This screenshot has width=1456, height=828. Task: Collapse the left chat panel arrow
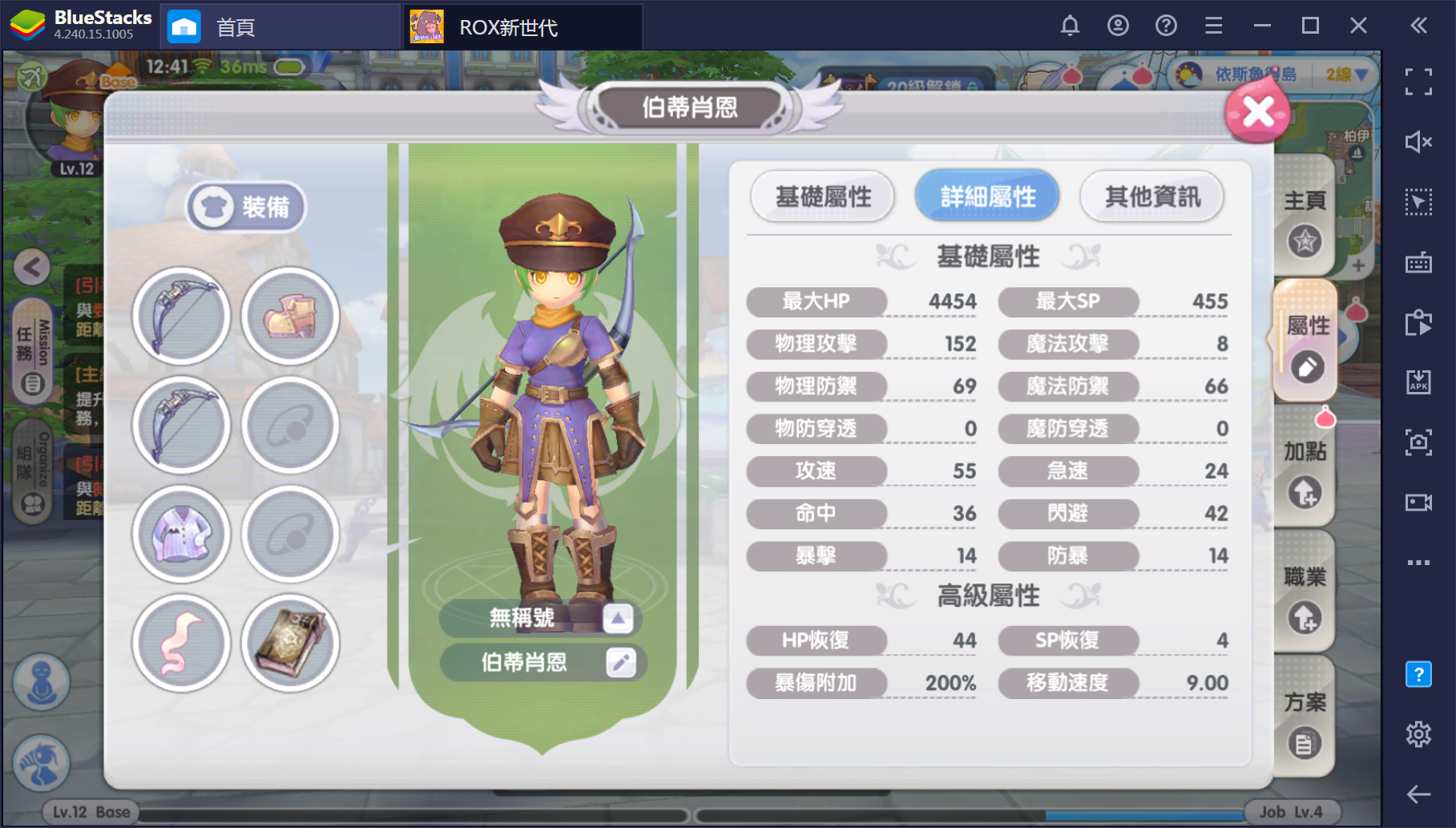(x=32, y=267)
